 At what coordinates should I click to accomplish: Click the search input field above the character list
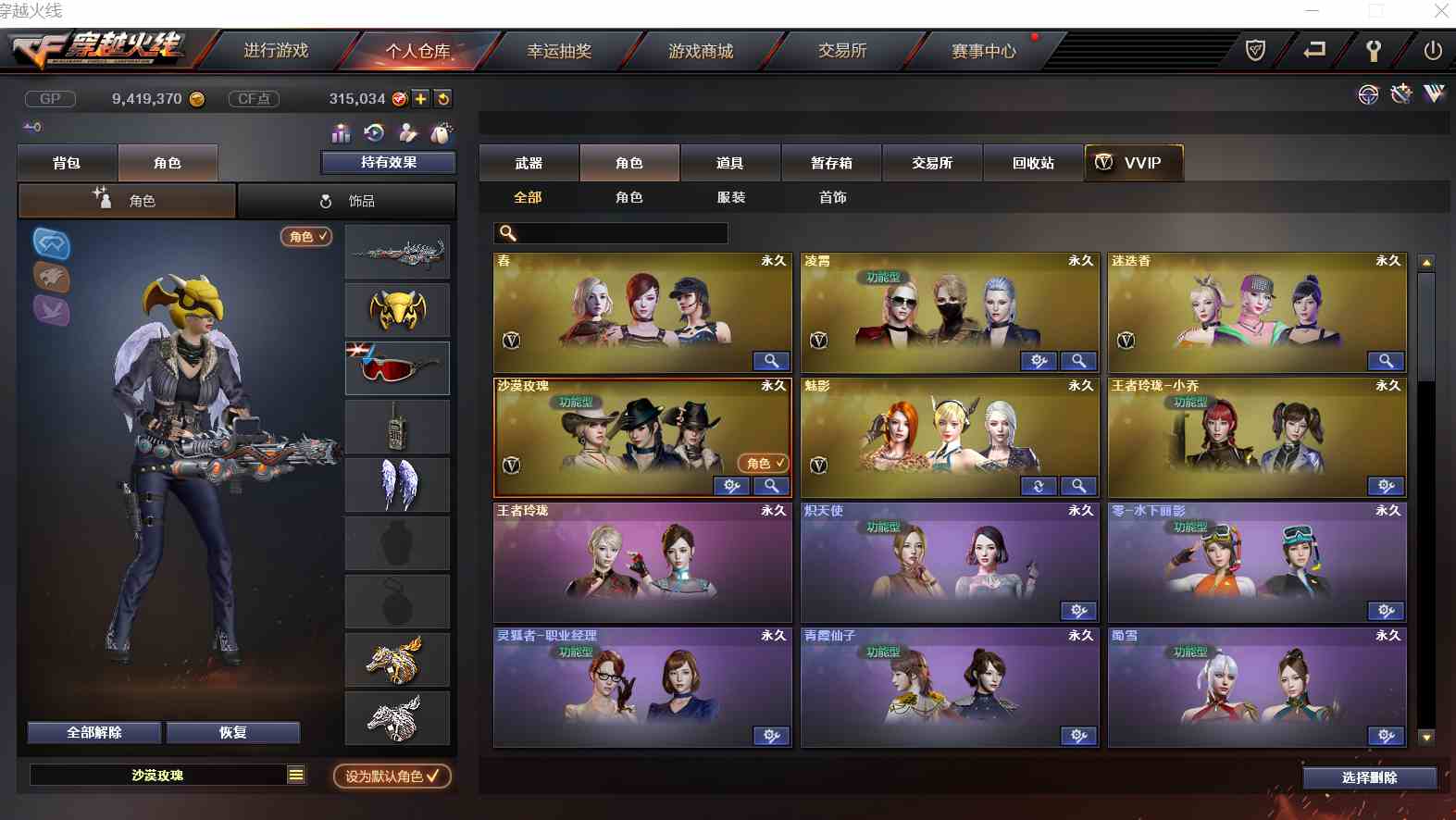(x=611, y=233)
